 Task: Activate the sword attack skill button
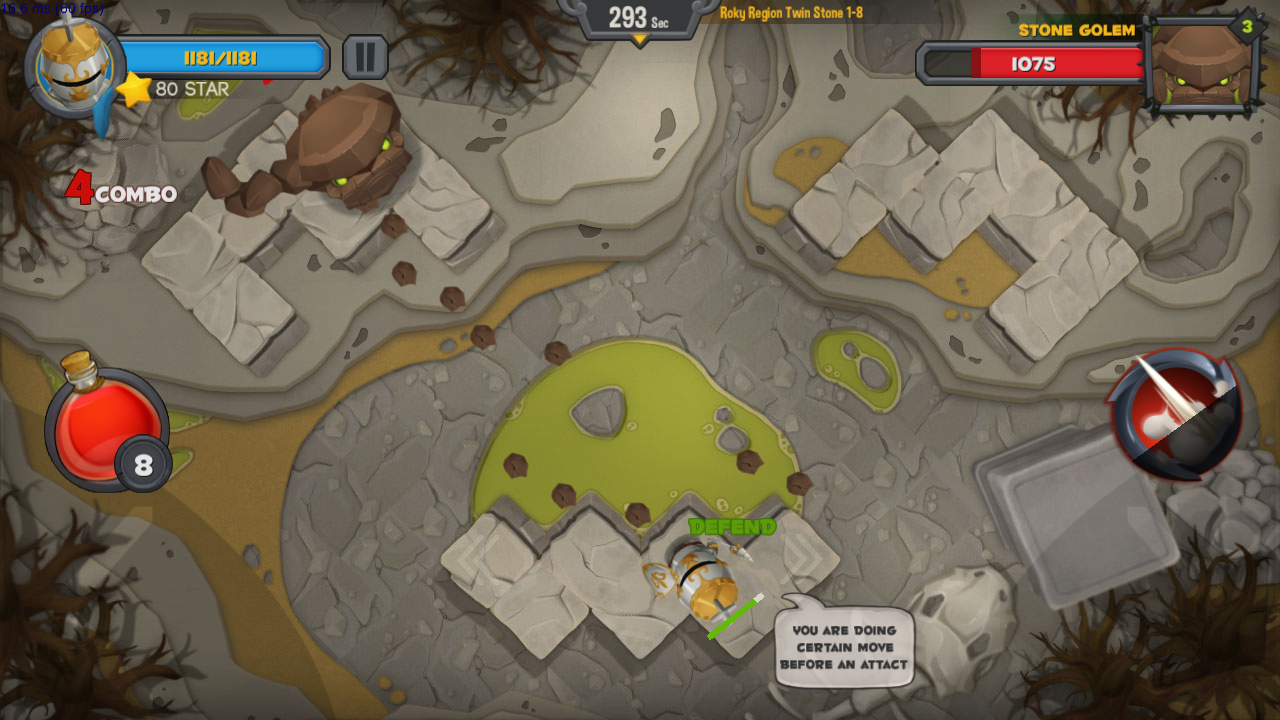pos(1177,414)
